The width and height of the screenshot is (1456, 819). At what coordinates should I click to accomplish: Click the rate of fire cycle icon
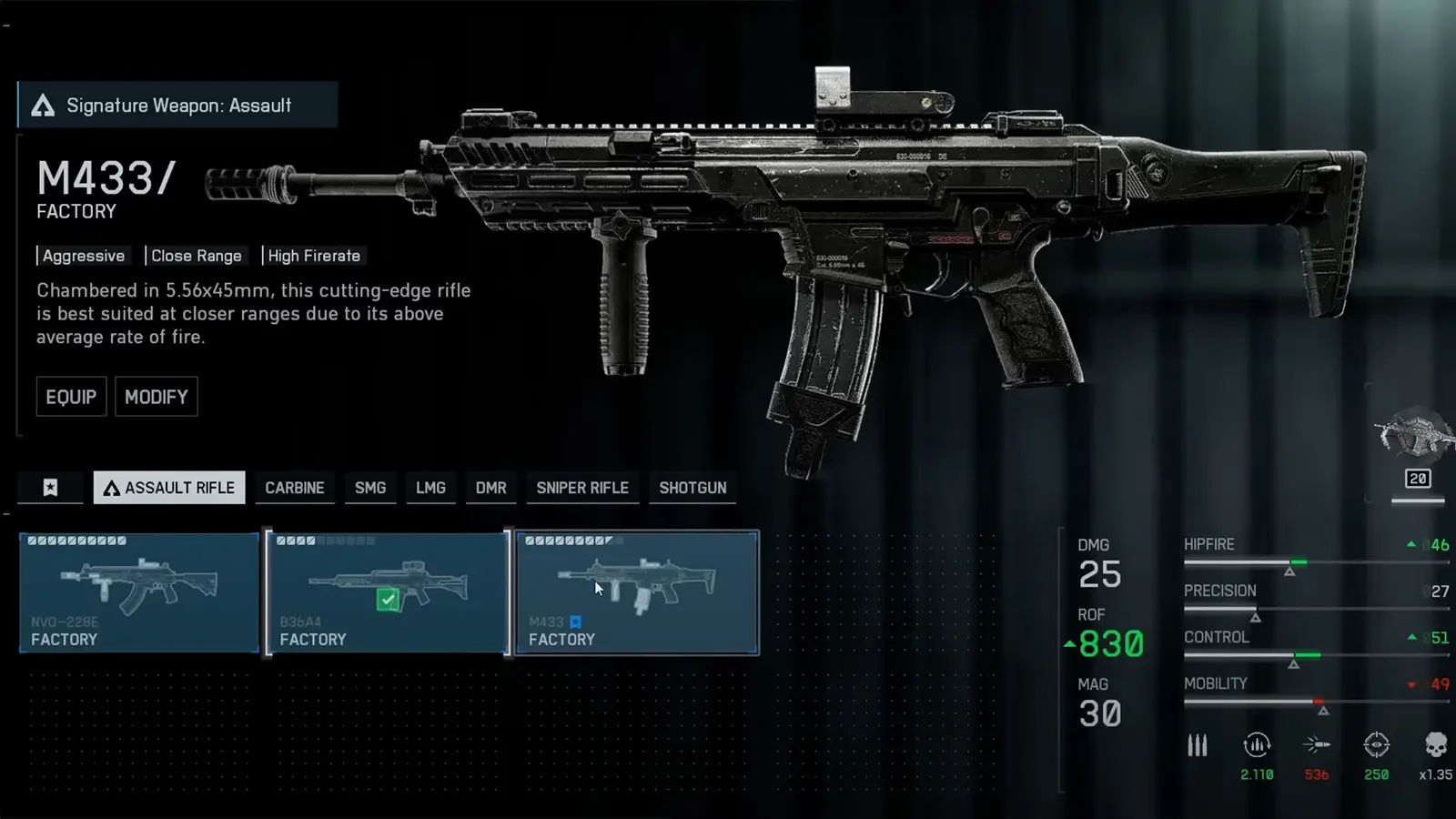coord(1257,746)
